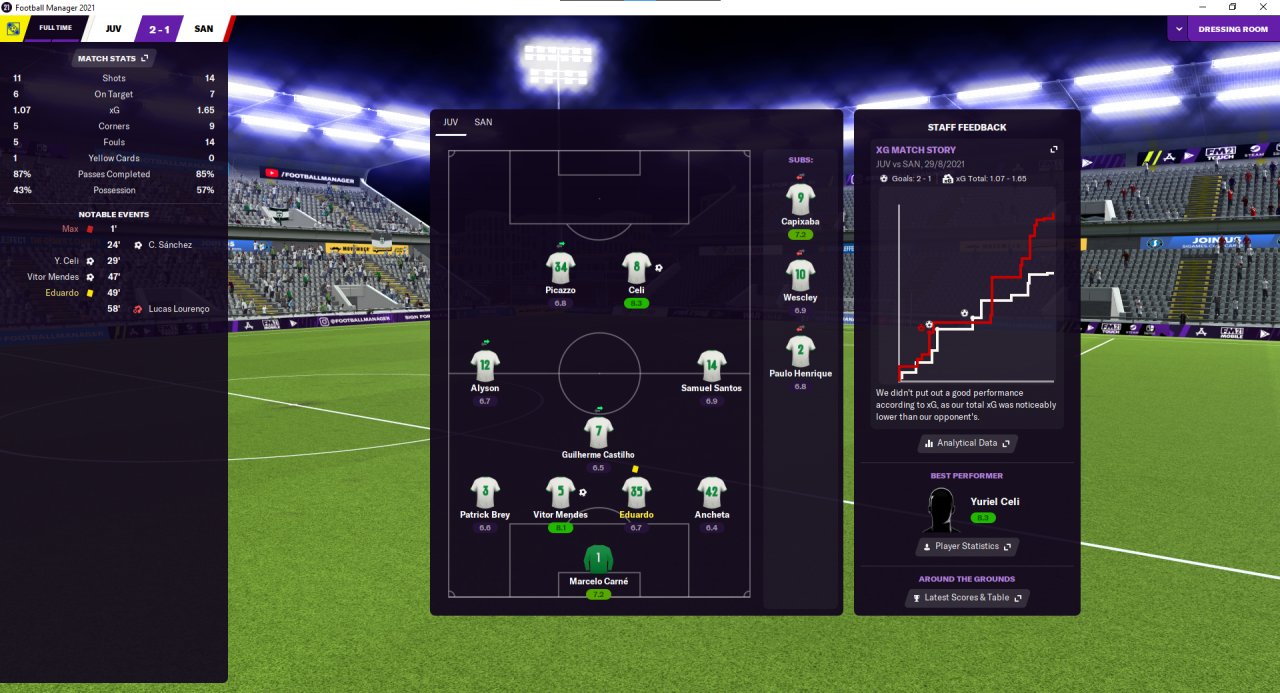1280x693 pixels.
Task: Switch to the SAN team tab
Action: click(483, 122)
